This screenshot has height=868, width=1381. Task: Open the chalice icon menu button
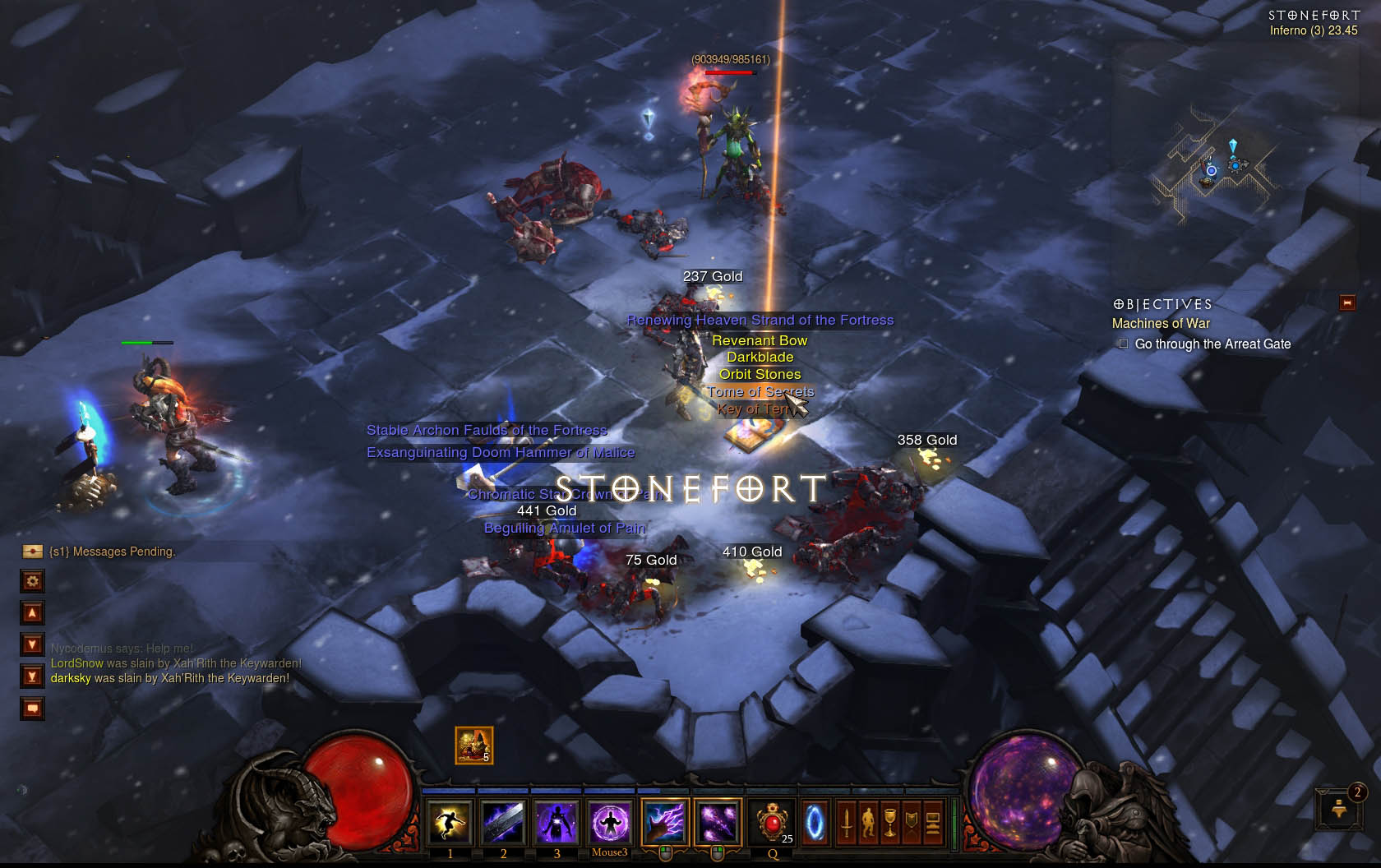pos(889,822)
